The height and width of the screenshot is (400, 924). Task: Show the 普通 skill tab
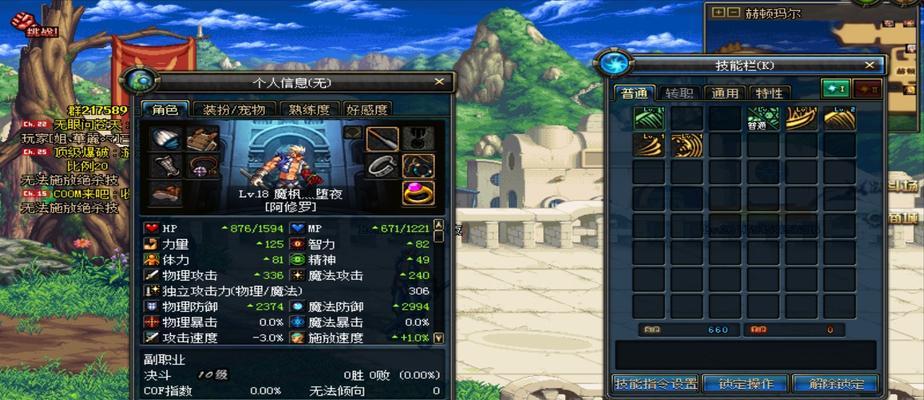pos(634,93)
